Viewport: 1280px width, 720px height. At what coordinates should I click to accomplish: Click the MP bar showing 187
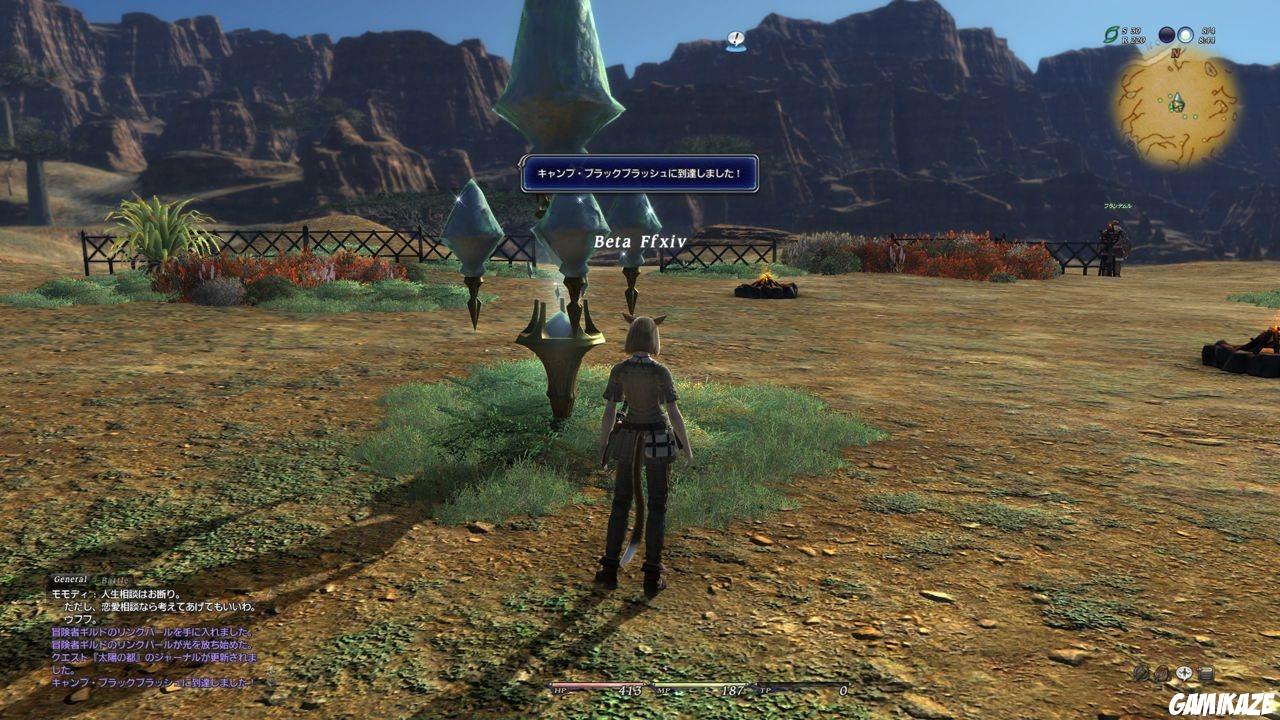tap(700, 689)
